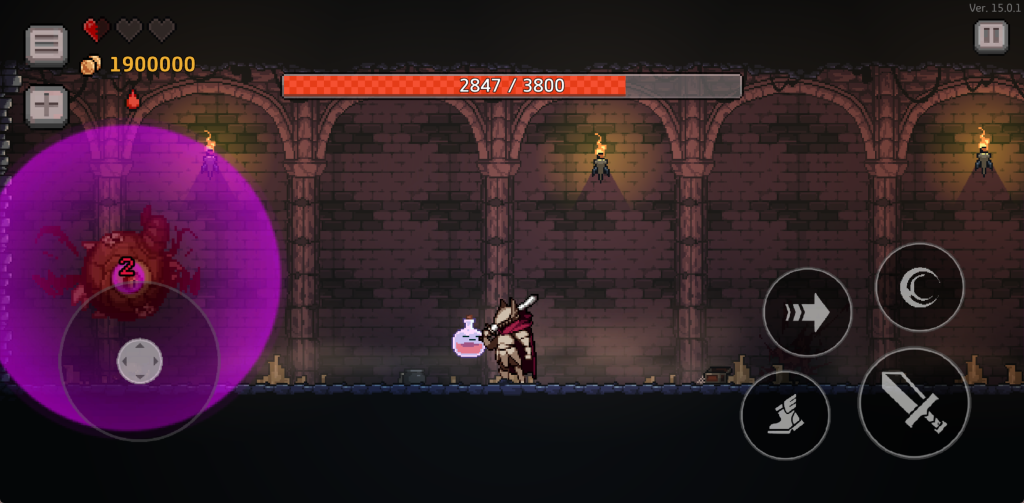Click the plus button below the menu

(46, 106)
